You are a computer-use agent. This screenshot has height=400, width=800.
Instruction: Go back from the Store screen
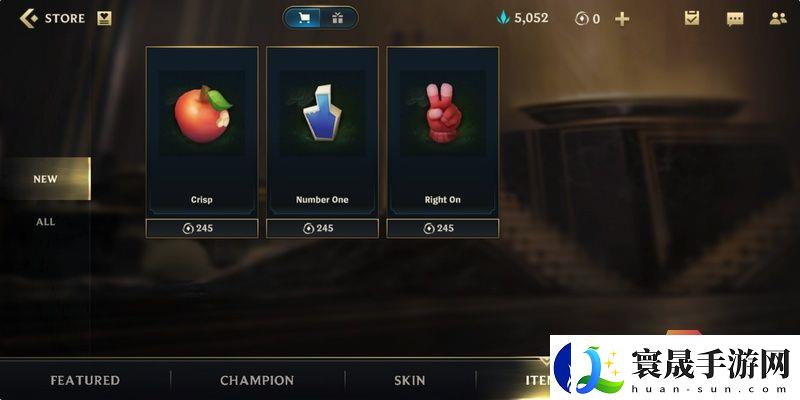tap(29, 18)
